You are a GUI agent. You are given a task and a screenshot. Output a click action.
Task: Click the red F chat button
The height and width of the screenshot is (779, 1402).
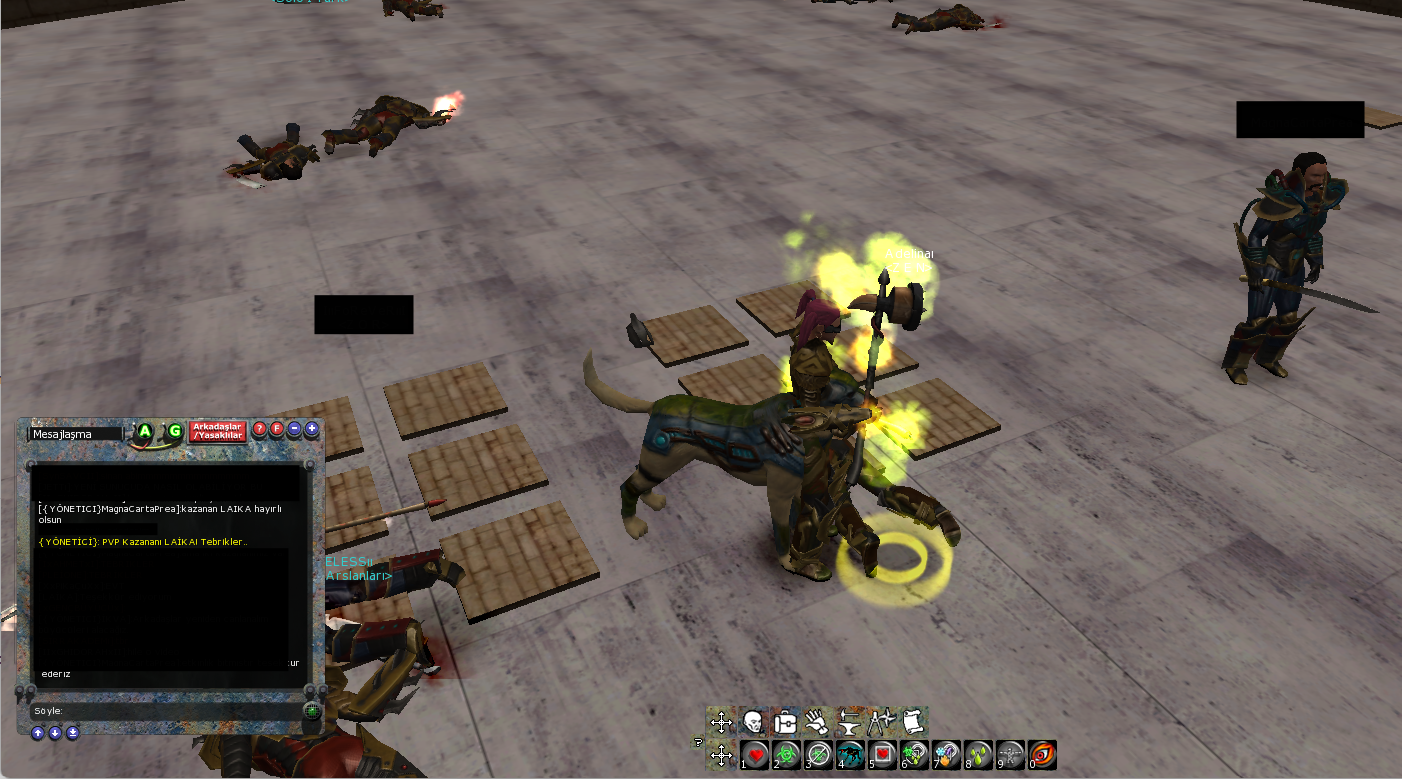[277, 430]
